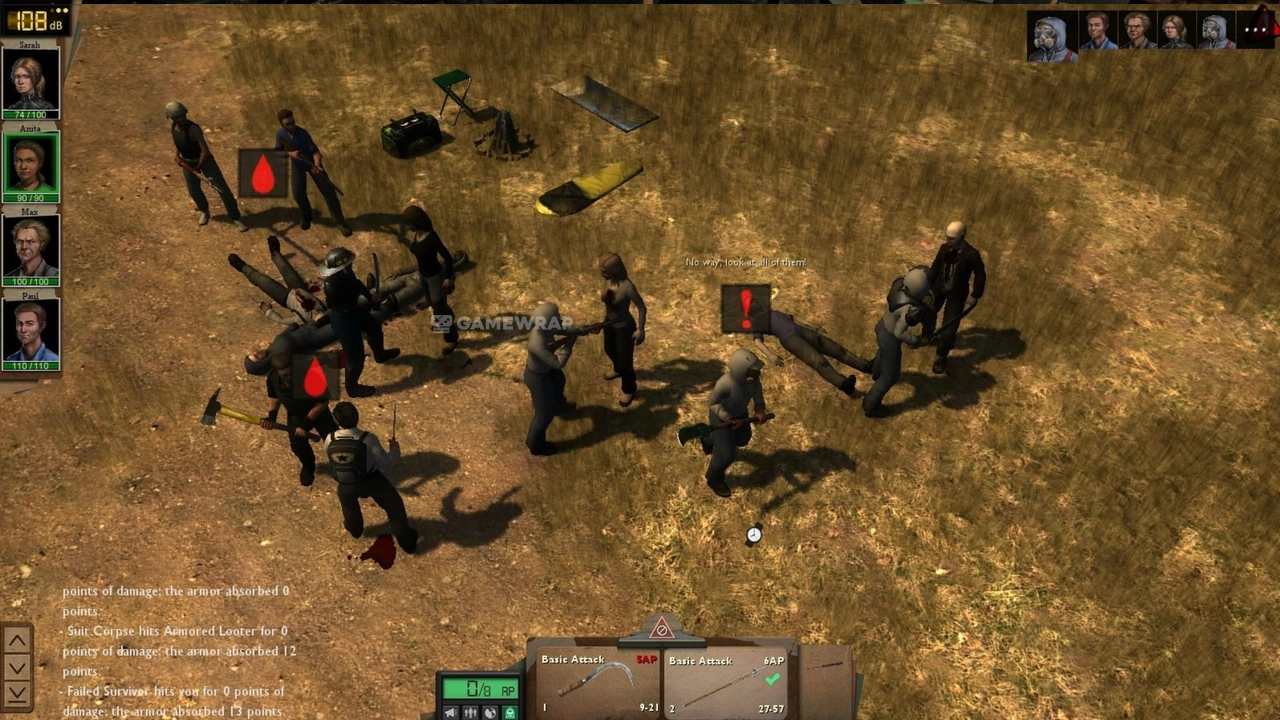This screenshot has height=720, width=1280.
Task: Select Sarah's party portrait
Action: [30, 79]
